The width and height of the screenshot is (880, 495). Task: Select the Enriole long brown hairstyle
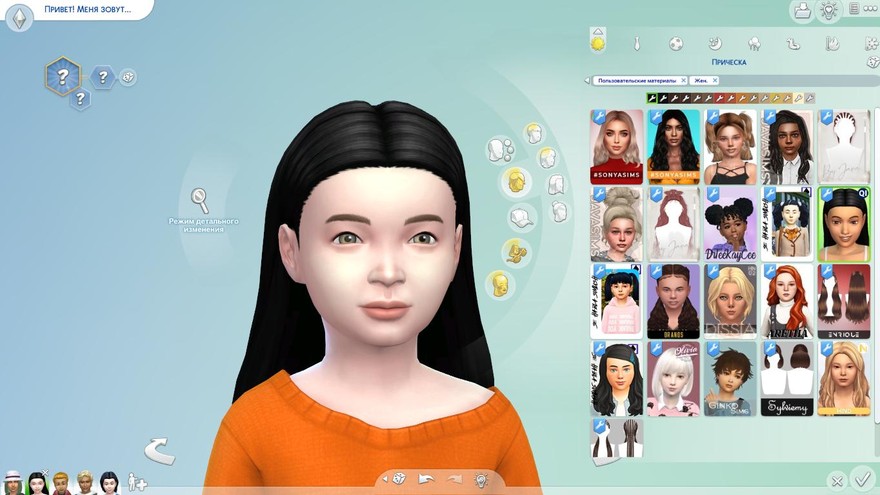[x=844, y=301]
